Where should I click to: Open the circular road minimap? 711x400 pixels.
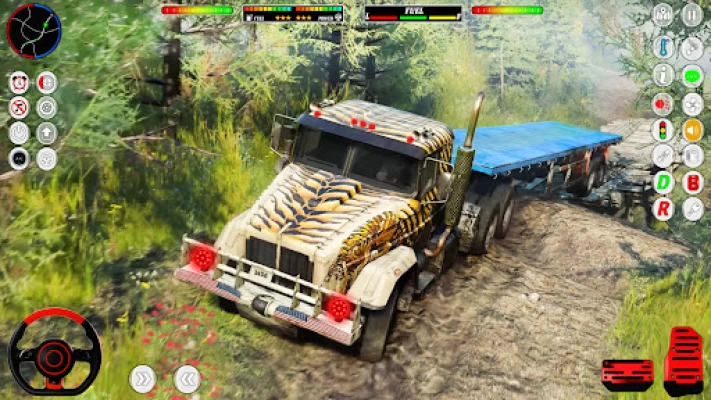point(33,30)
